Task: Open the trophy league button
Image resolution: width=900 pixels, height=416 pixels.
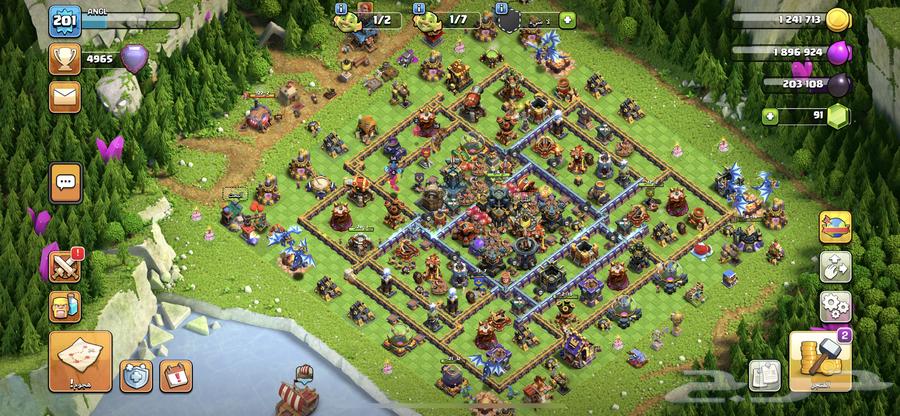Action: tap(65, 59)
